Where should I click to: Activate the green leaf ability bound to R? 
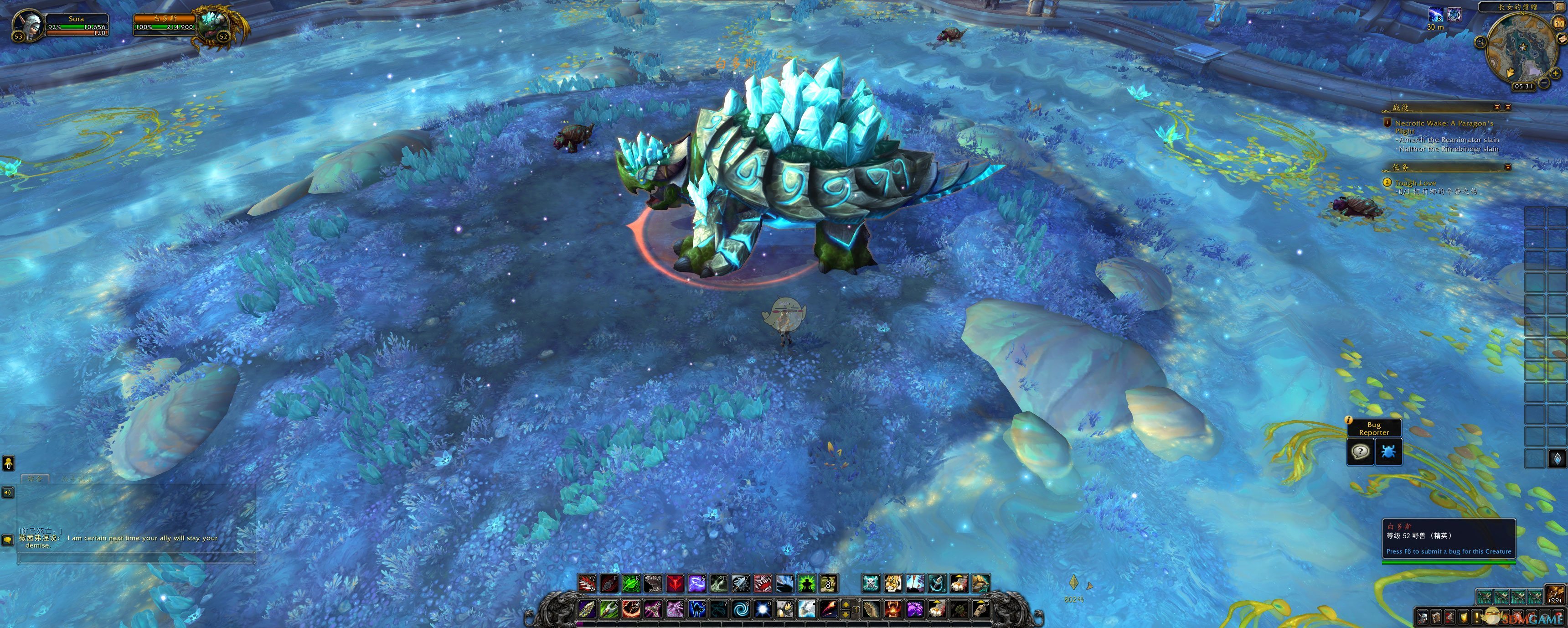coord(630,584)
